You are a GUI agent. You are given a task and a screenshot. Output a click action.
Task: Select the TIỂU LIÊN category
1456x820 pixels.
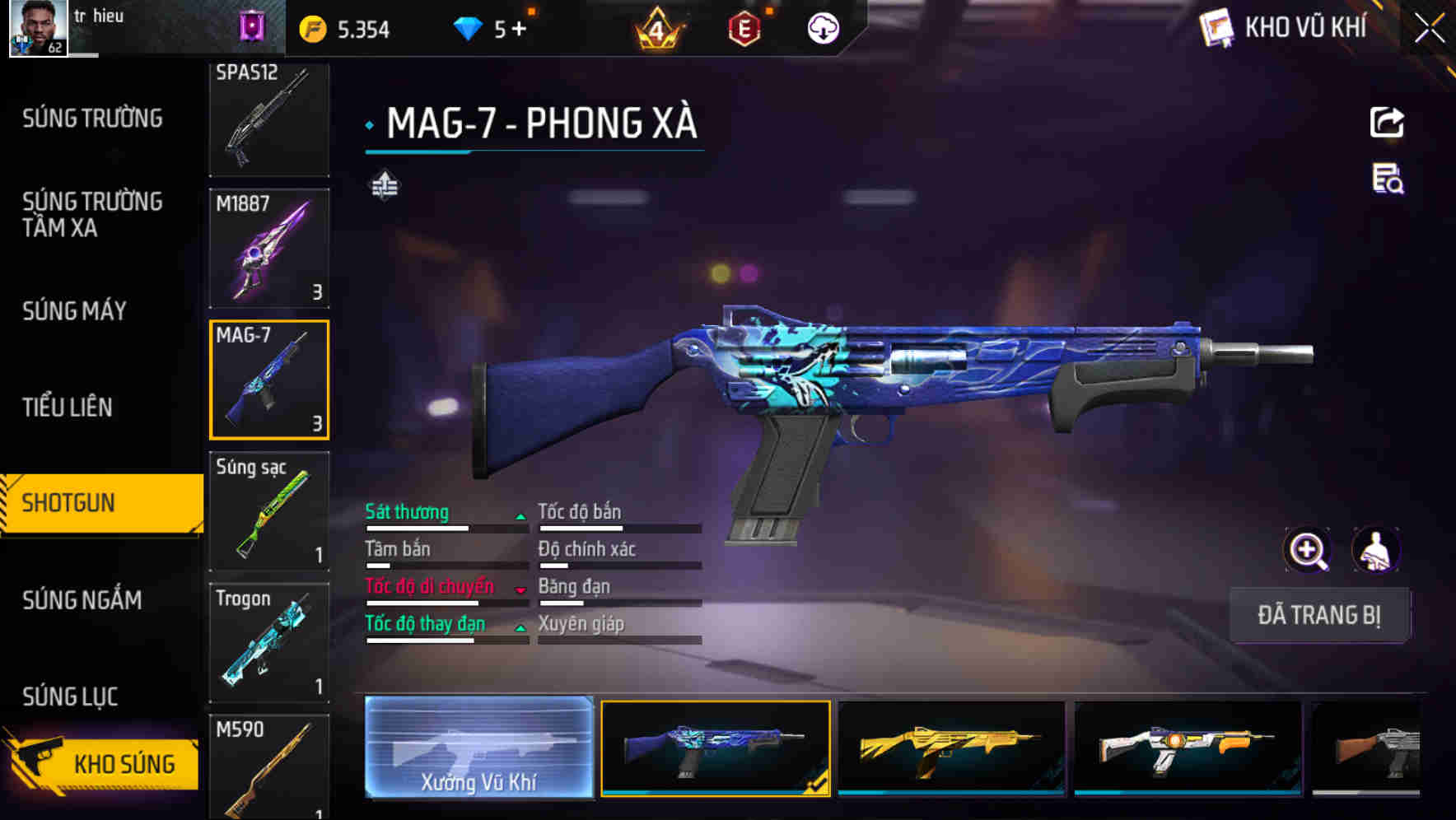(69, 407)
